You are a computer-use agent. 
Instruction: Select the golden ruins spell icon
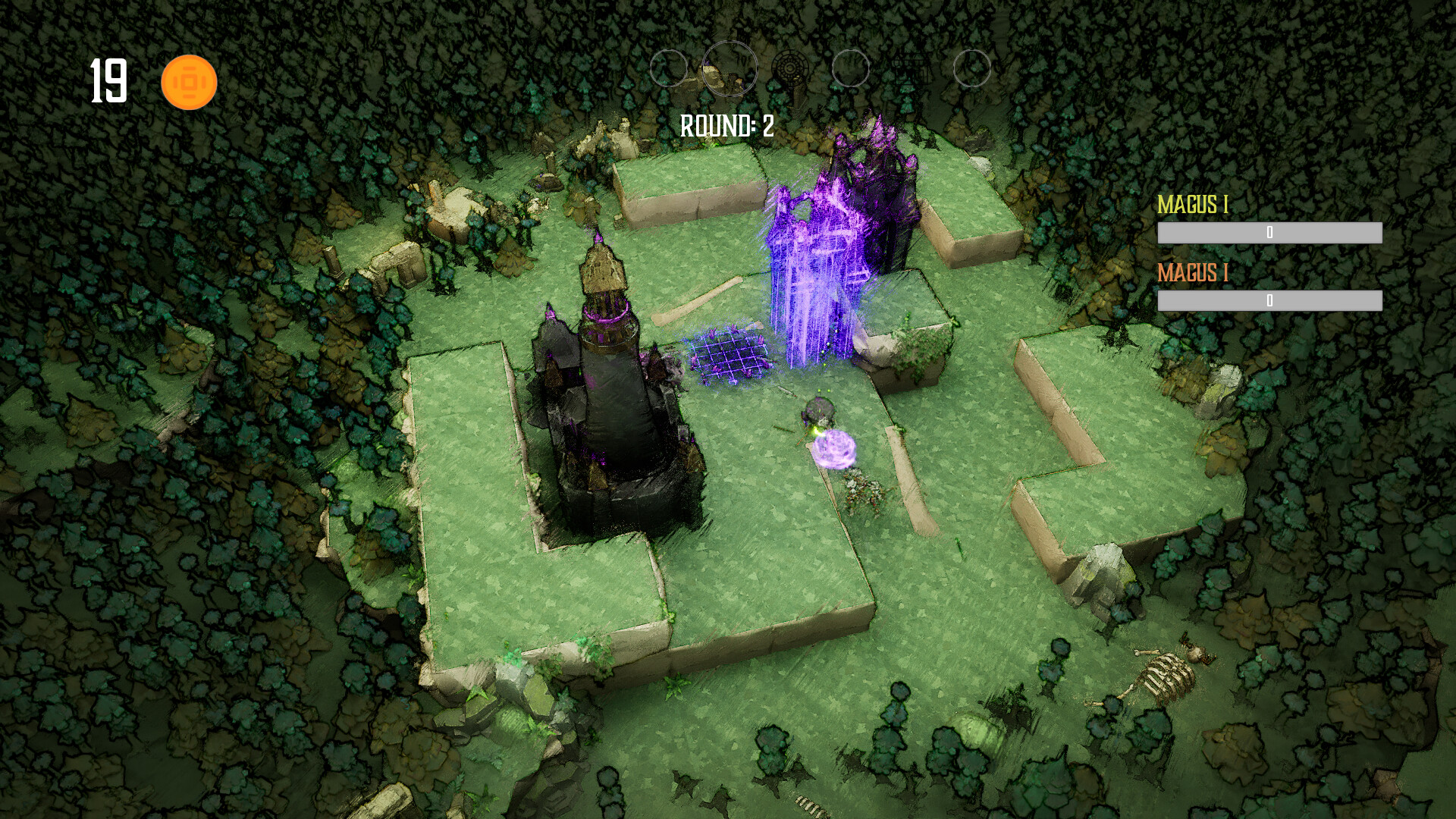click(730, 68)
